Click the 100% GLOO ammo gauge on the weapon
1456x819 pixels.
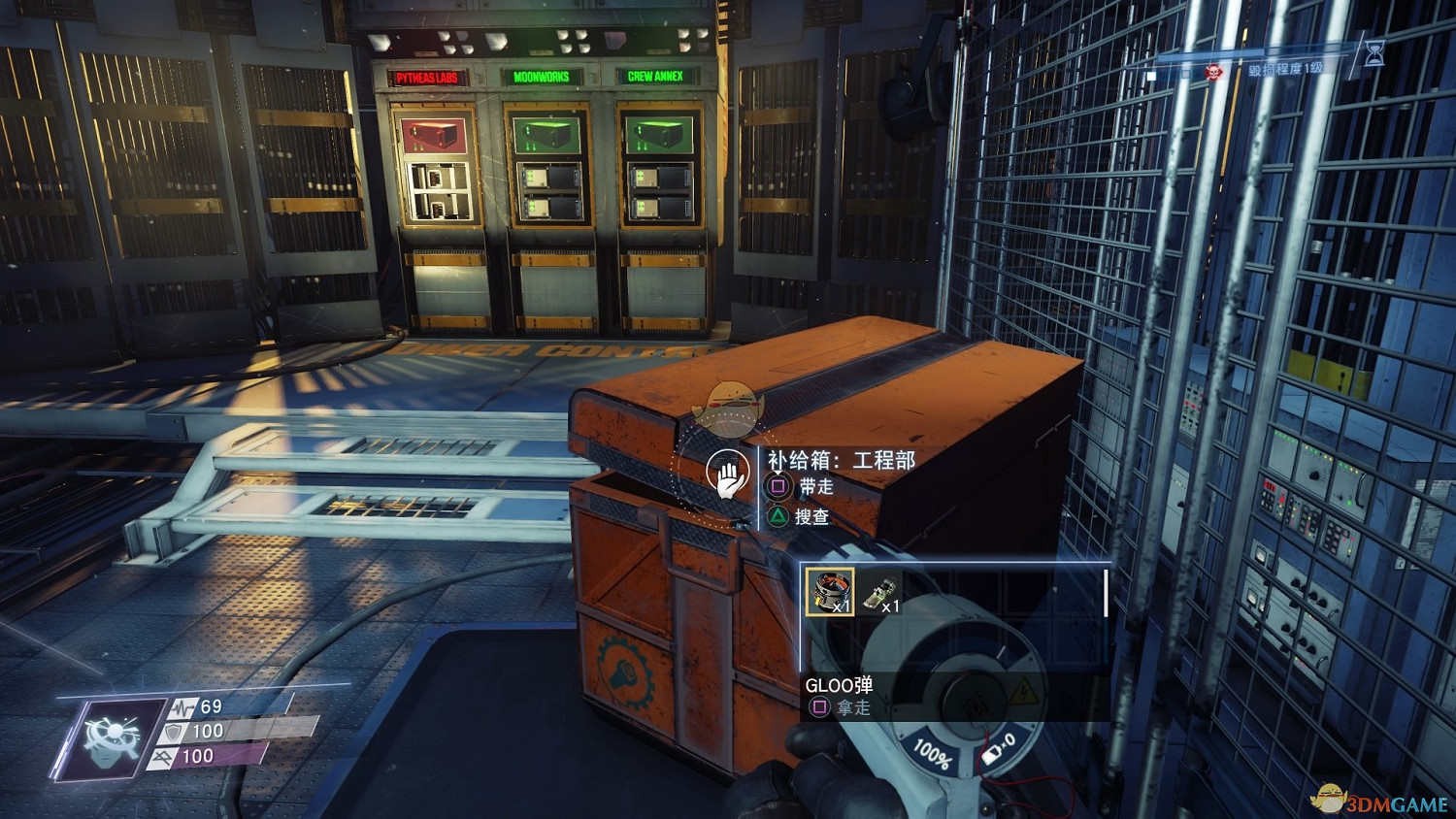(x=935, y=753)
